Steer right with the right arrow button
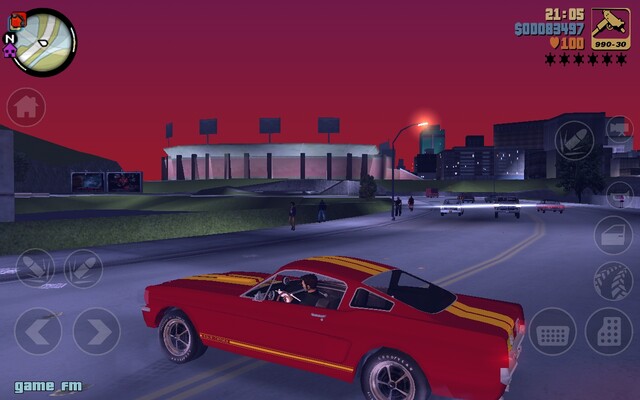640x400 pixels. click(x=97, y=330)
